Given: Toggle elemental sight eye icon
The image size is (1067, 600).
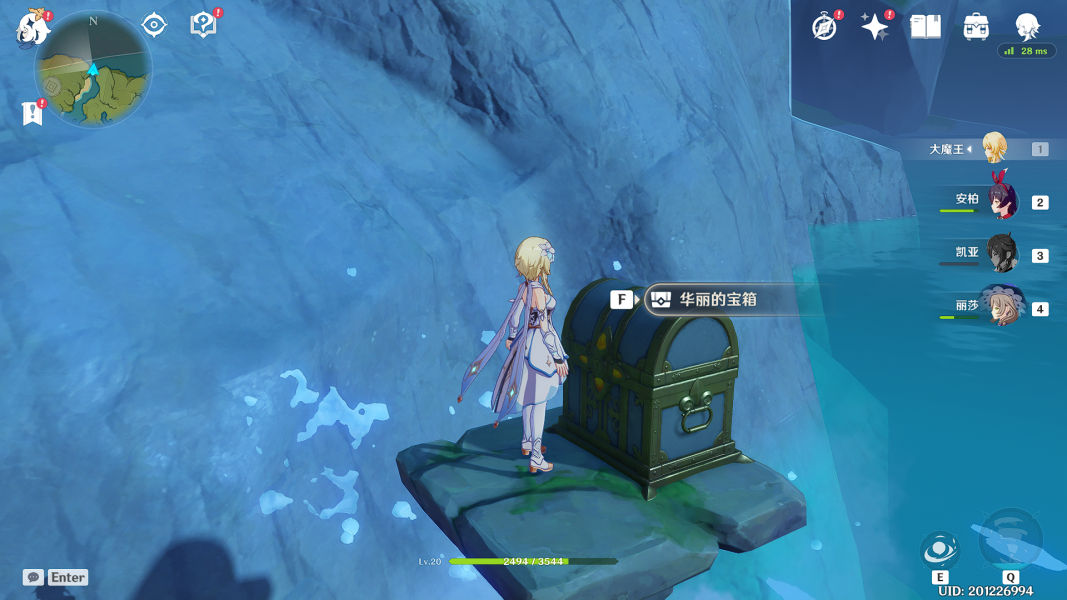Looking at the screenshot, I should point(154,25).
